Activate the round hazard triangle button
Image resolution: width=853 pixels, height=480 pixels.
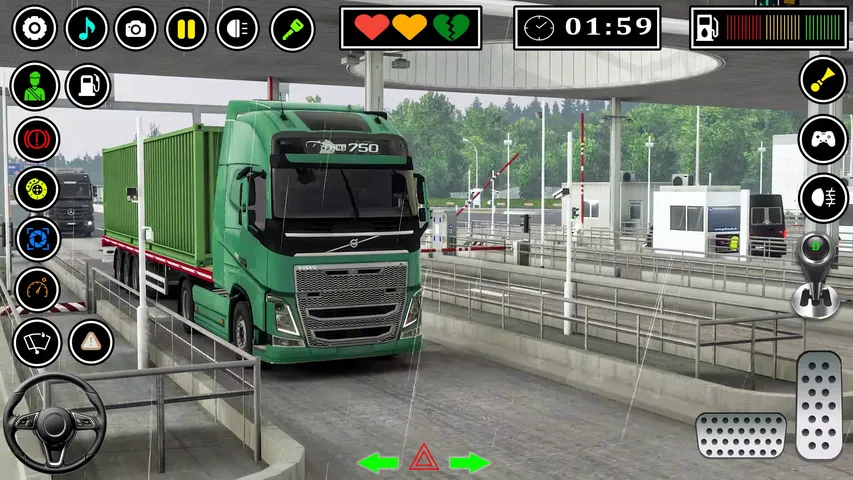[x=91, y=342]
